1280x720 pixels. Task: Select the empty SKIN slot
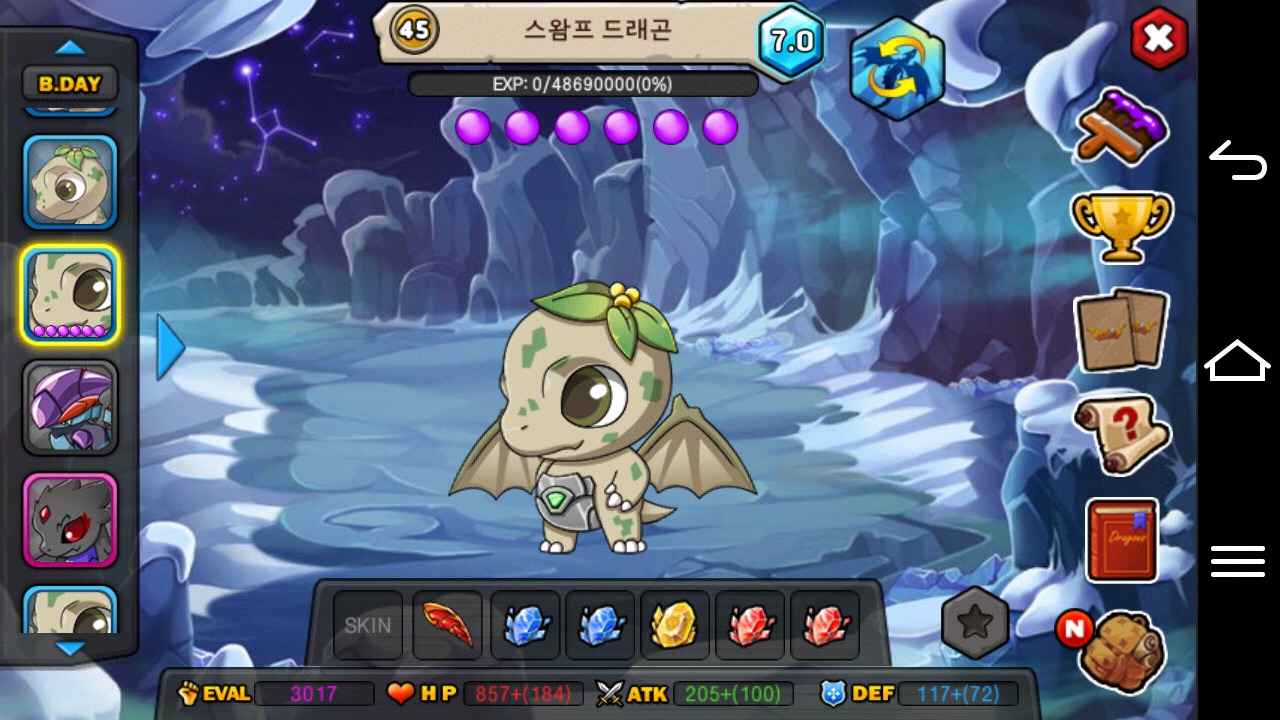pyautogui.click(x=368, y=626)
